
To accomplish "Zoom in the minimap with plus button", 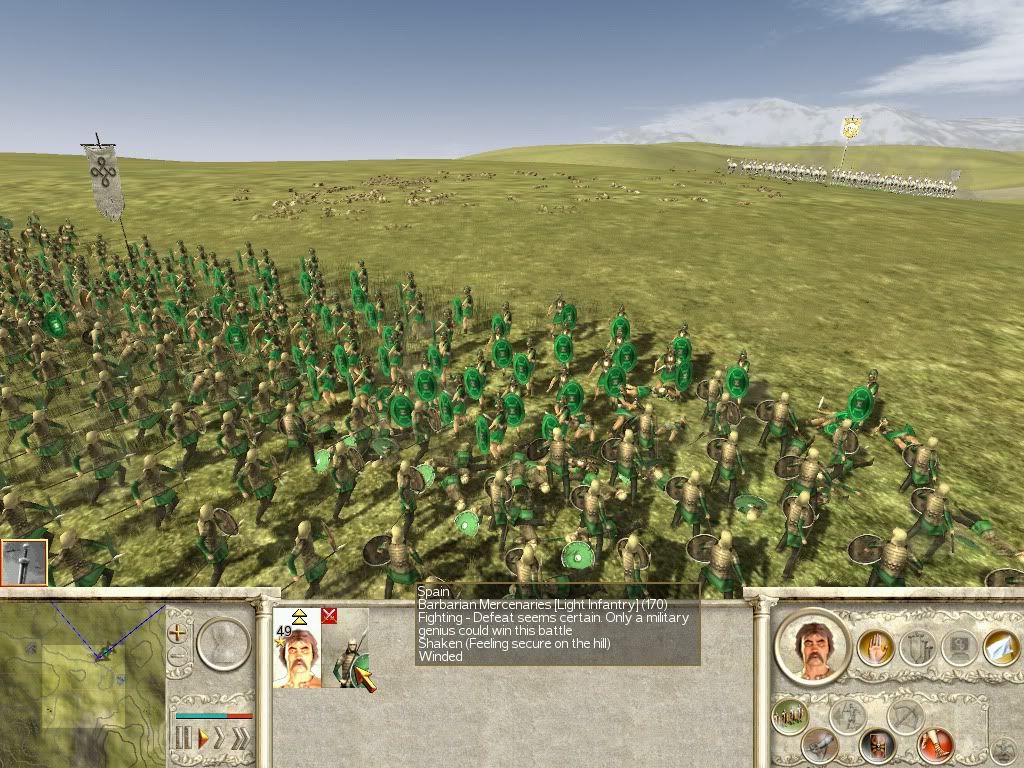I will coord(179,632).
